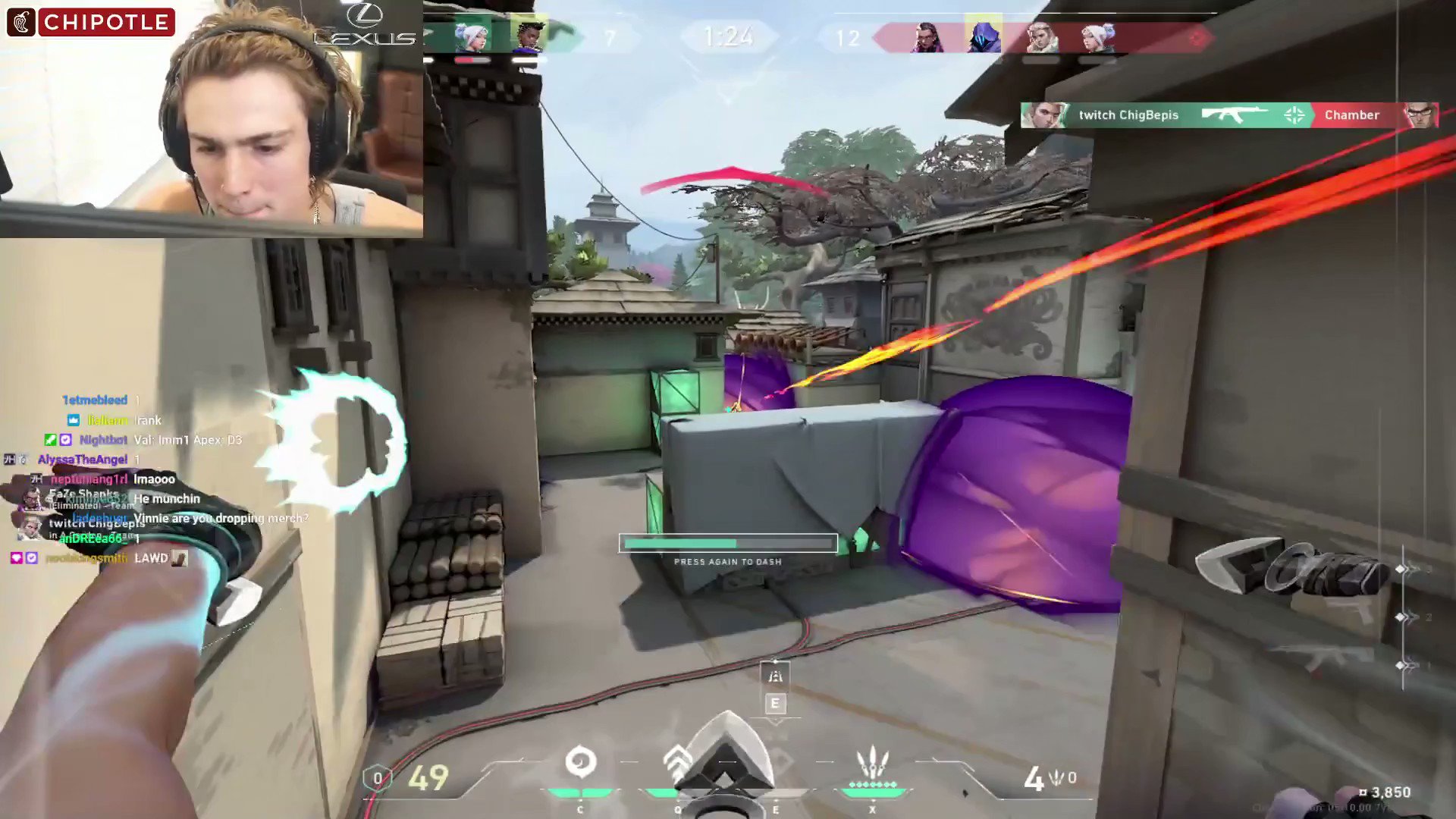Toggle the hooded enemy agent portrait highlighted yellow
The width and height of the screenshot is (1456, 819).
(x=985, y=34)
